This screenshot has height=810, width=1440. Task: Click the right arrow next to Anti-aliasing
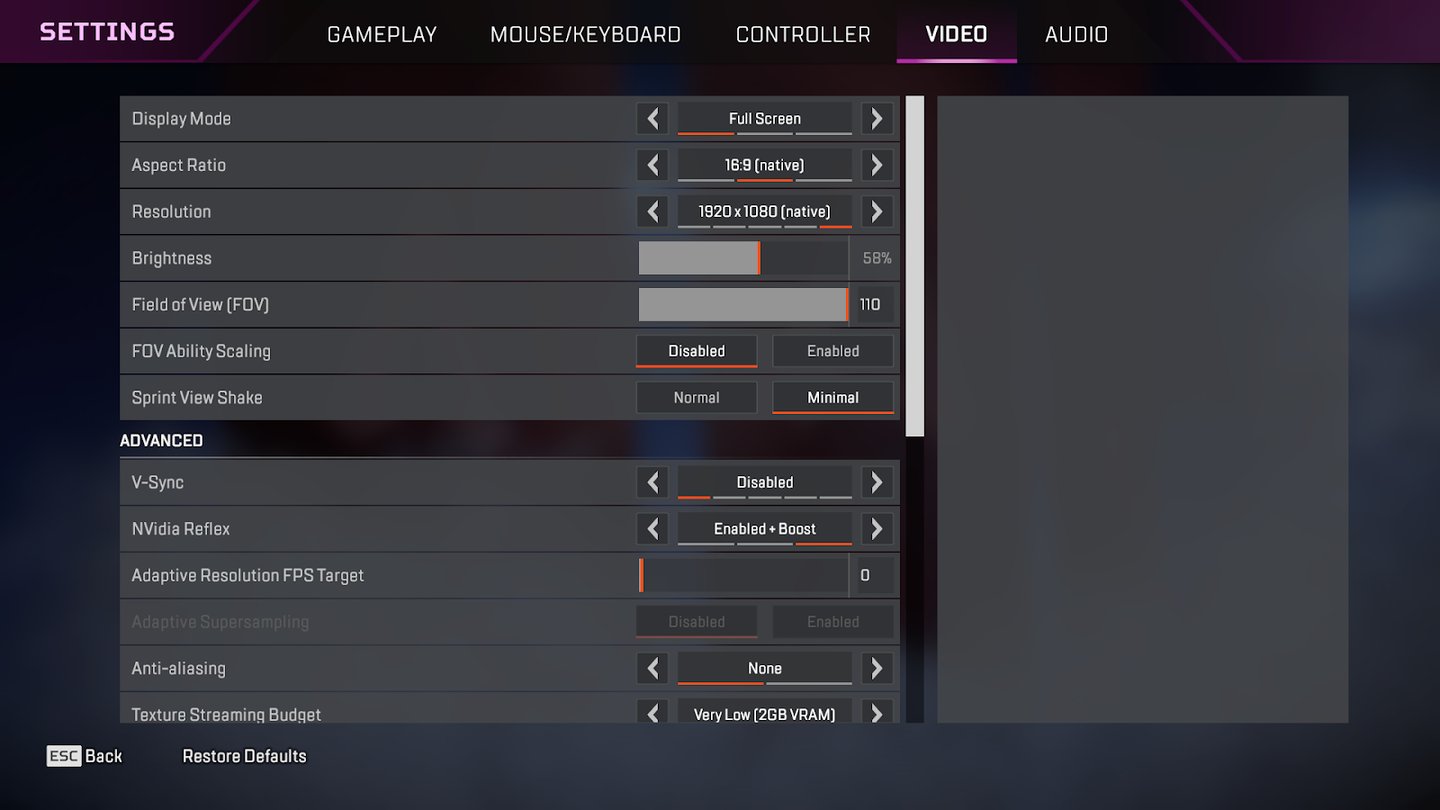point(876,668)
